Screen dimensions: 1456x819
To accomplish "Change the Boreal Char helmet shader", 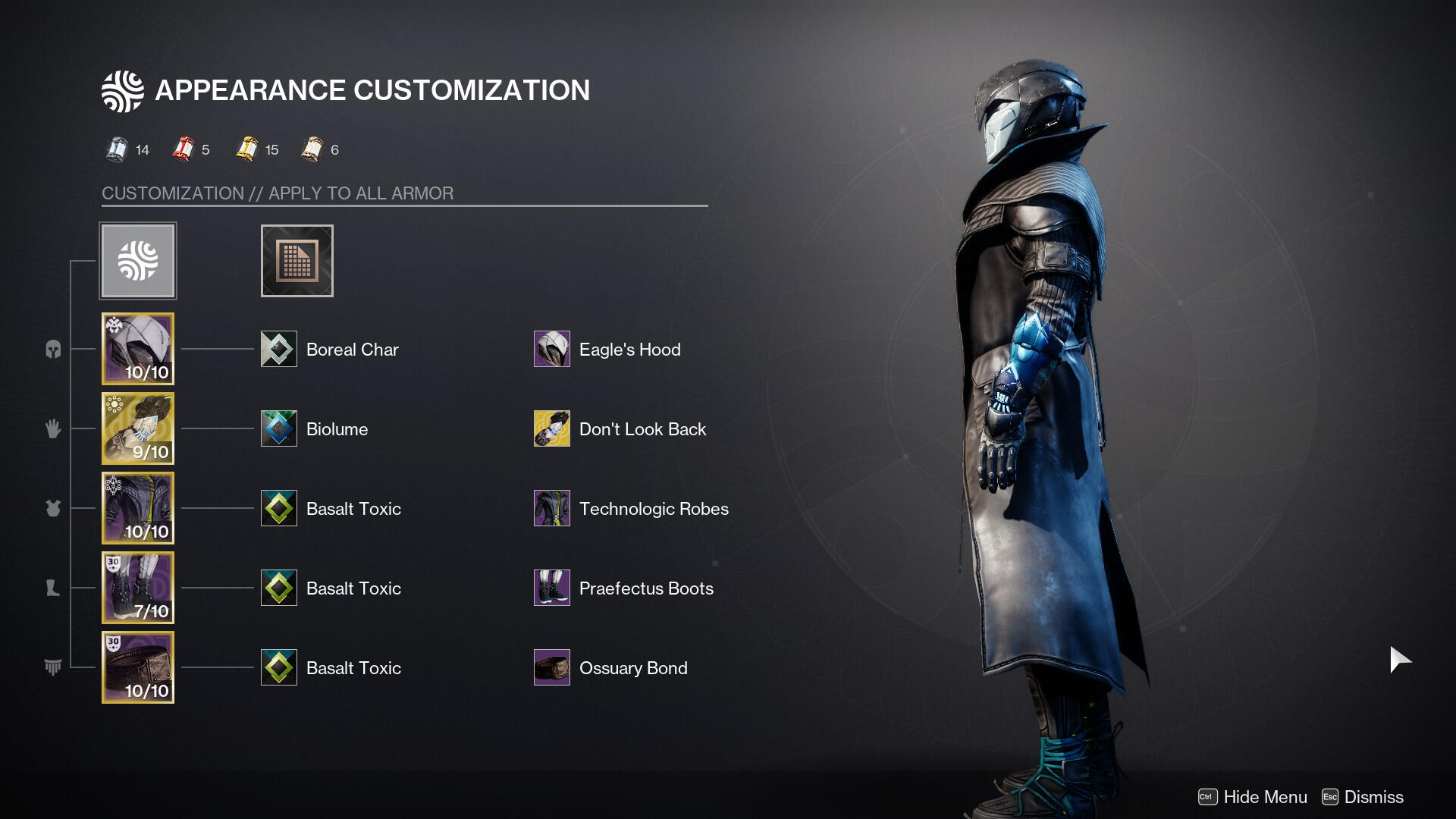I will pyautogui.click(x=279, y=349).
